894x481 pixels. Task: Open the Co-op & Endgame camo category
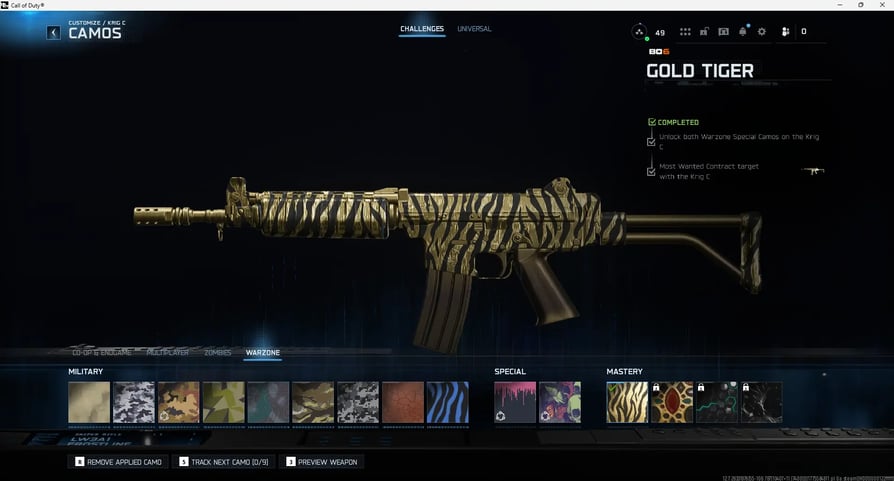click(101, 353)
